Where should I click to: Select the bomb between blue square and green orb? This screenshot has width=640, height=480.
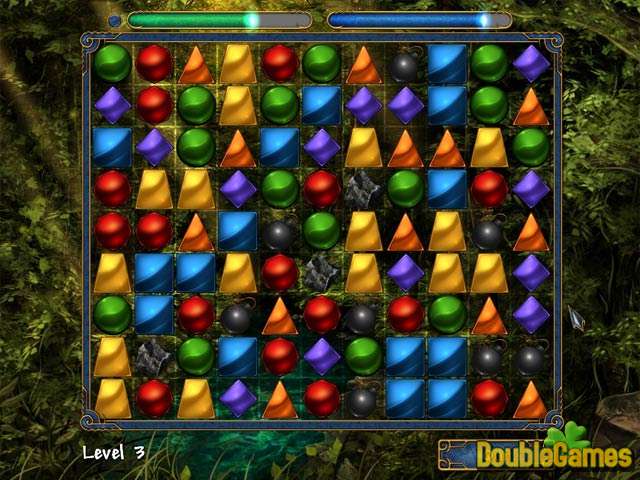[280, 230]
